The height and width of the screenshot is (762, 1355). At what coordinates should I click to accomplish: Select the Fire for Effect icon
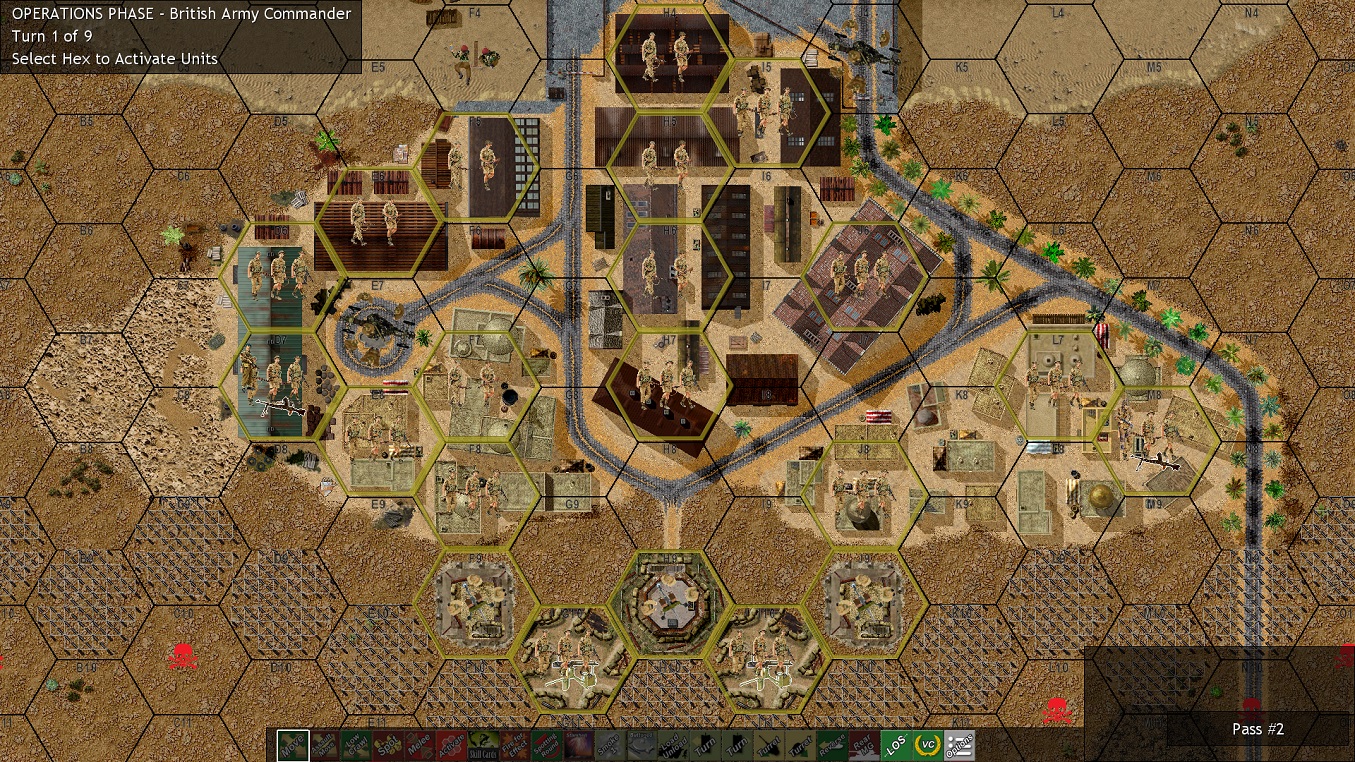[512, 745]
